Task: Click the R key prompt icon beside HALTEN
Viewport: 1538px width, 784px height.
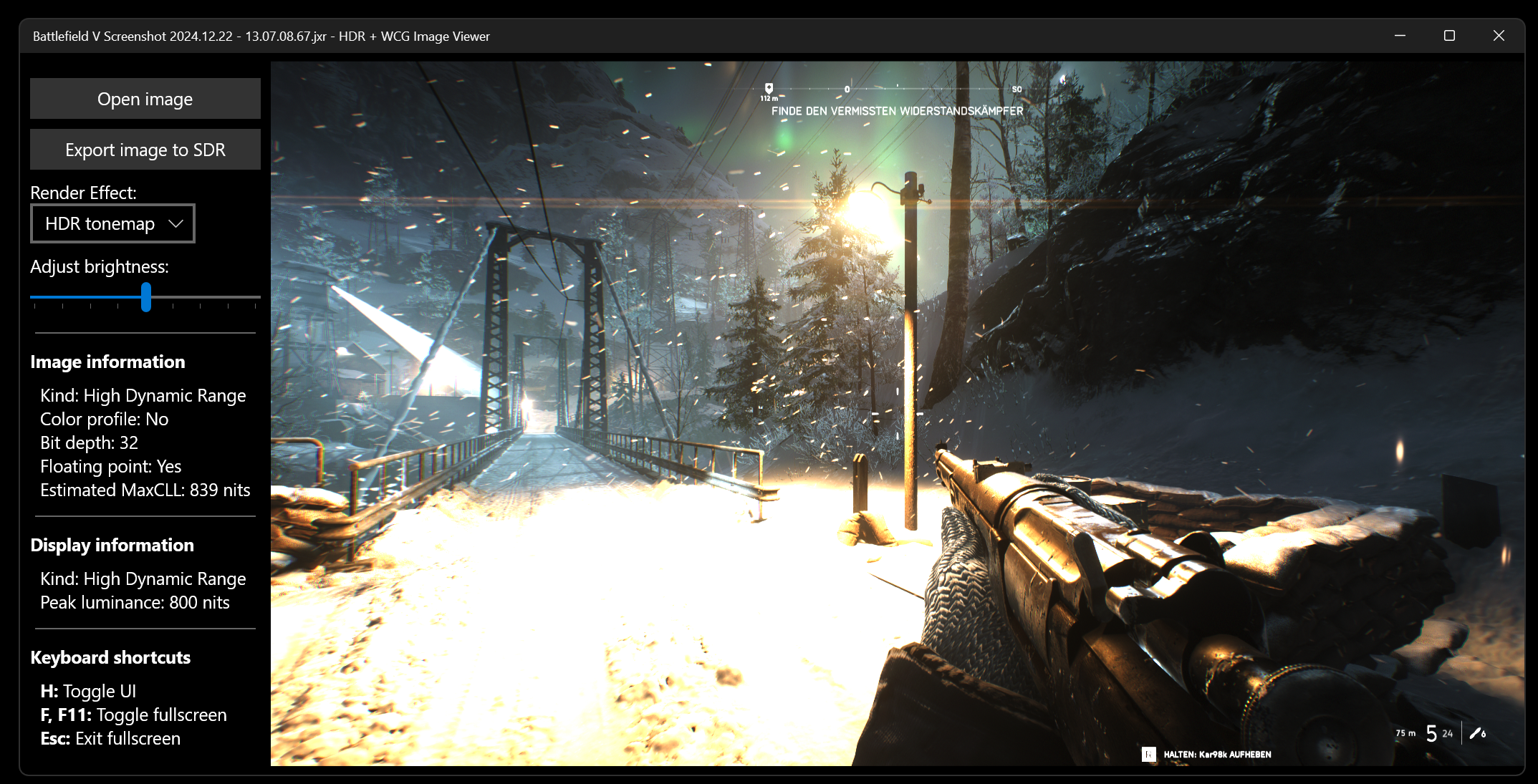Action: [x=1150, y=755]
